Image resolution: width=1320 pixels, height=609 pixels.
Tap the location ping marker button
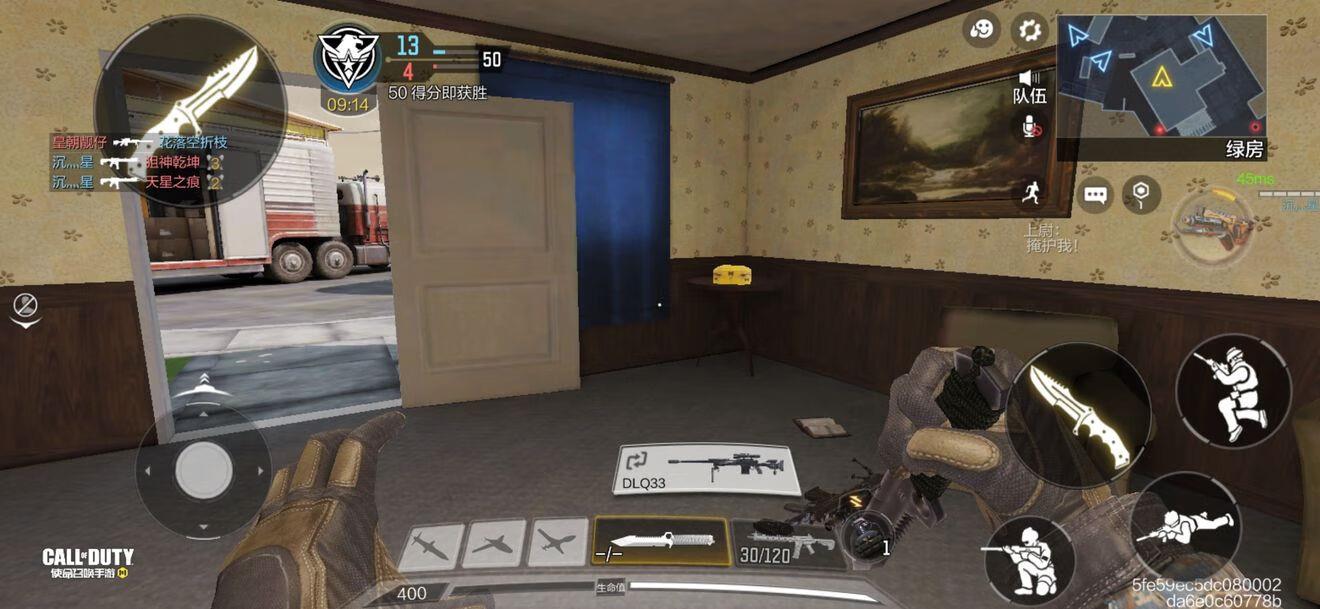pyautogui.click(x=1141, y=192)
